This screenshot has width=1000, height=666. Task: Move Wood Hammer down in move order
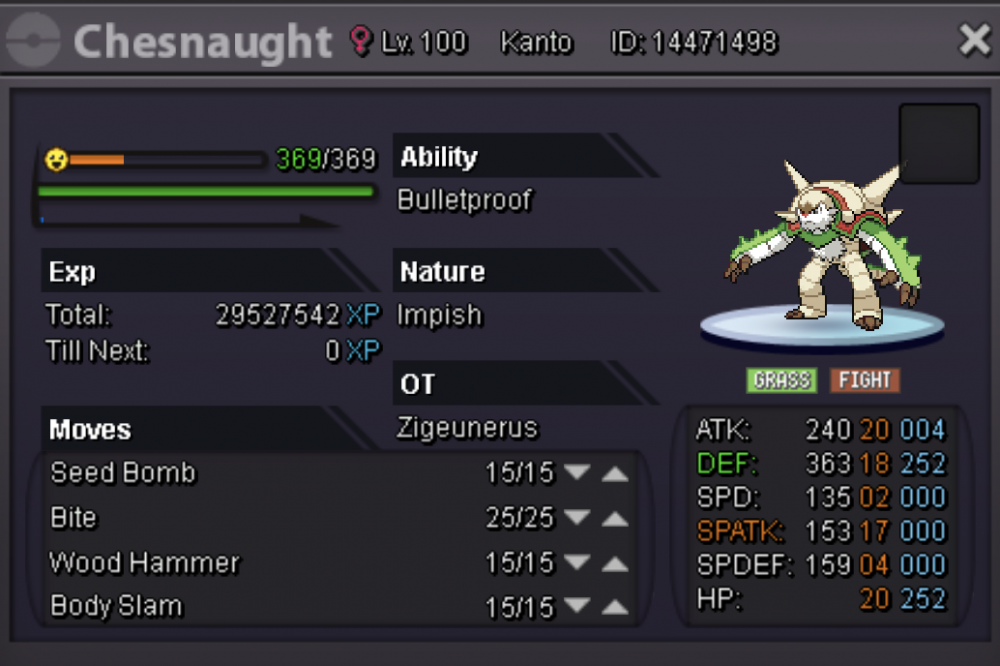click(x=577, y=563)
